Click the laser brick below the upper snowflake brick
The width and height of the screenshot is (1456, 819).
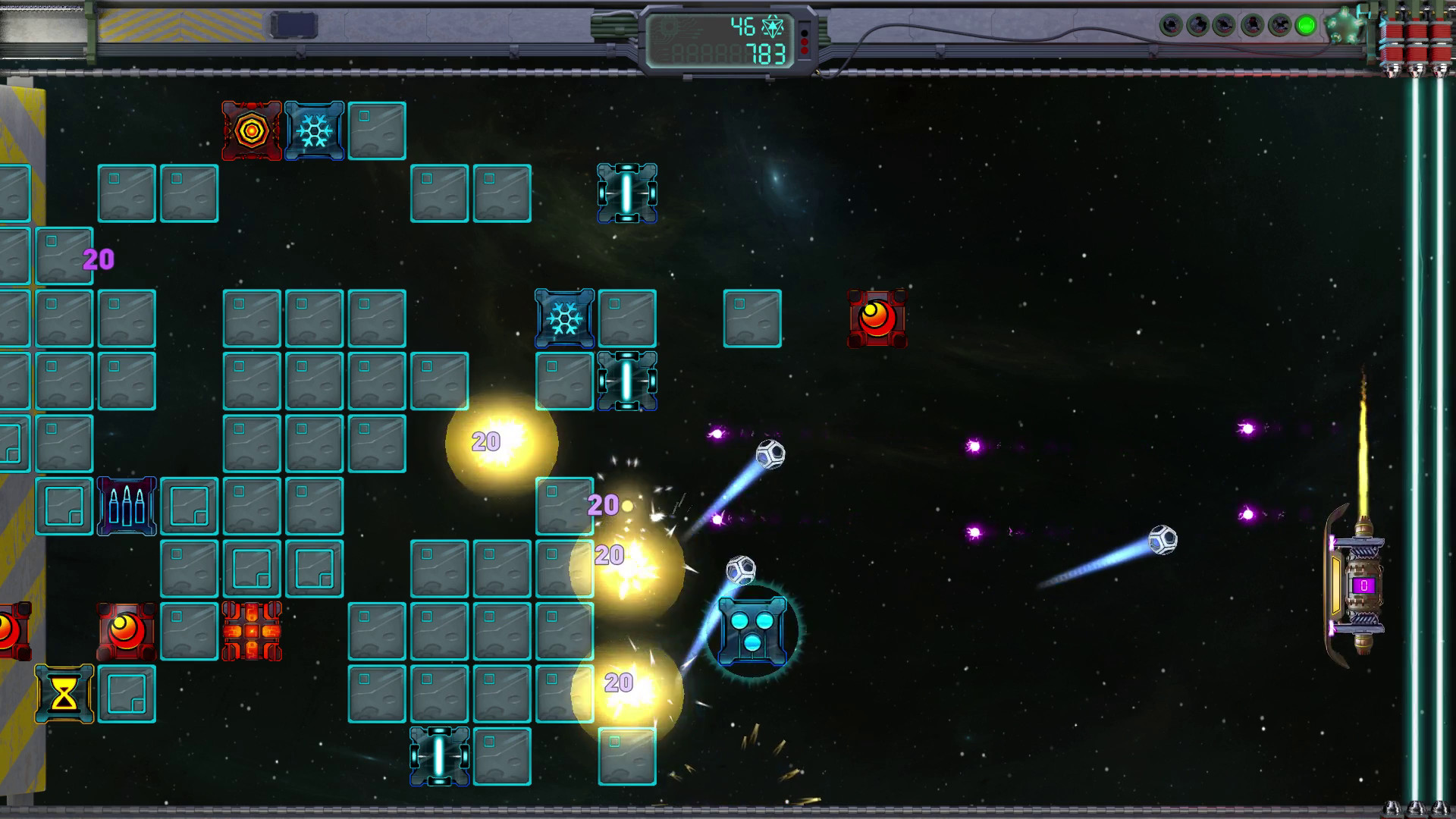(626, 381)
